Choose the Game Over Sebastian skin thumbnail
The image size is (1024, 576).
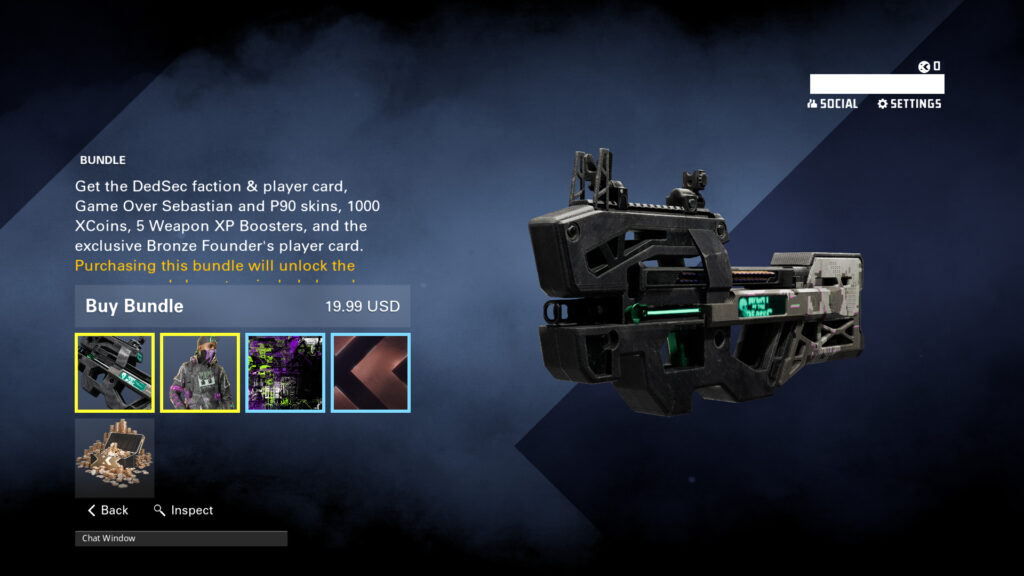(x=200, y=373)
